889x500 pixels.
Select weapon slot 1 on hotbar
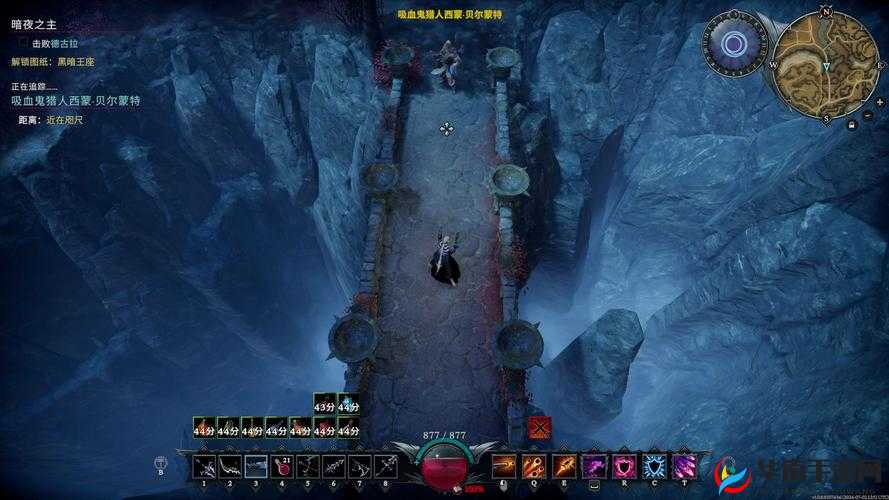[205, 466]
